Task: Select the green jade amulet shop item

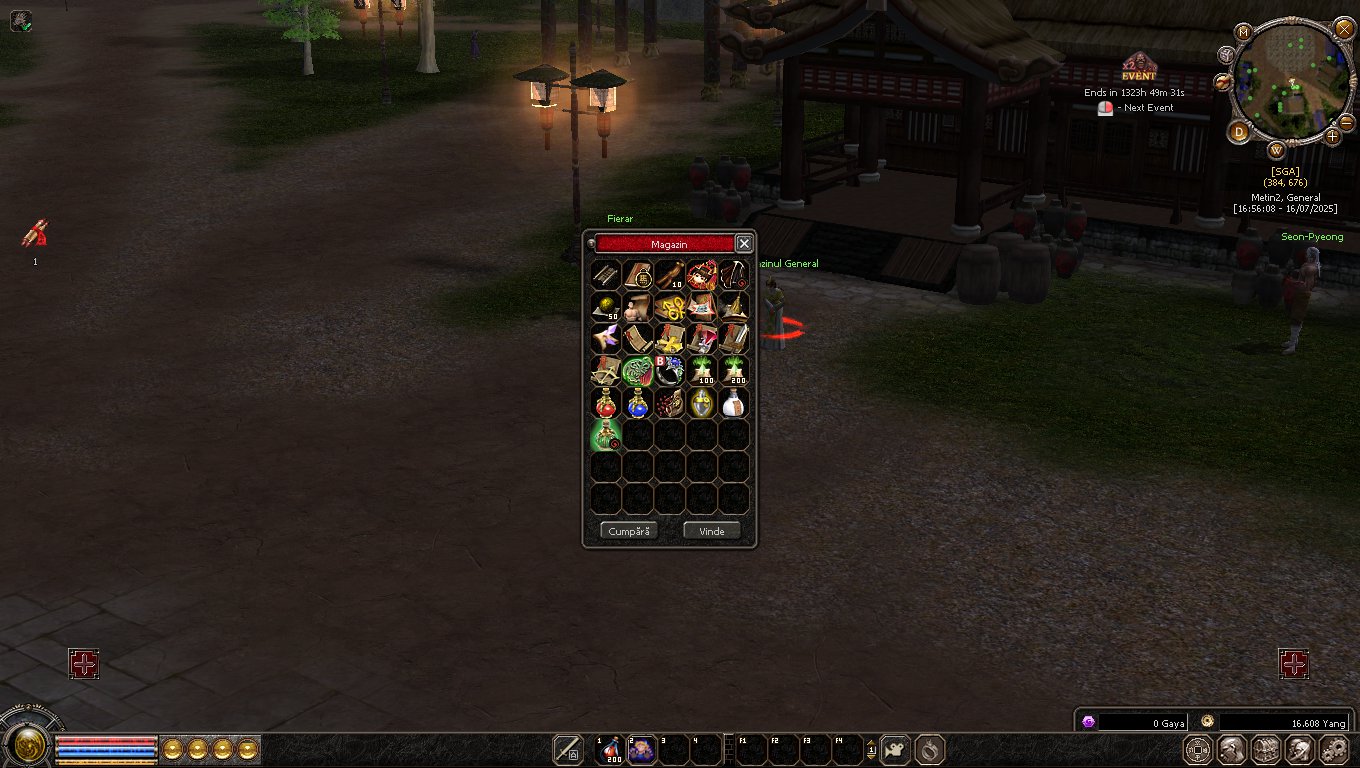Action: coord(638,371)
